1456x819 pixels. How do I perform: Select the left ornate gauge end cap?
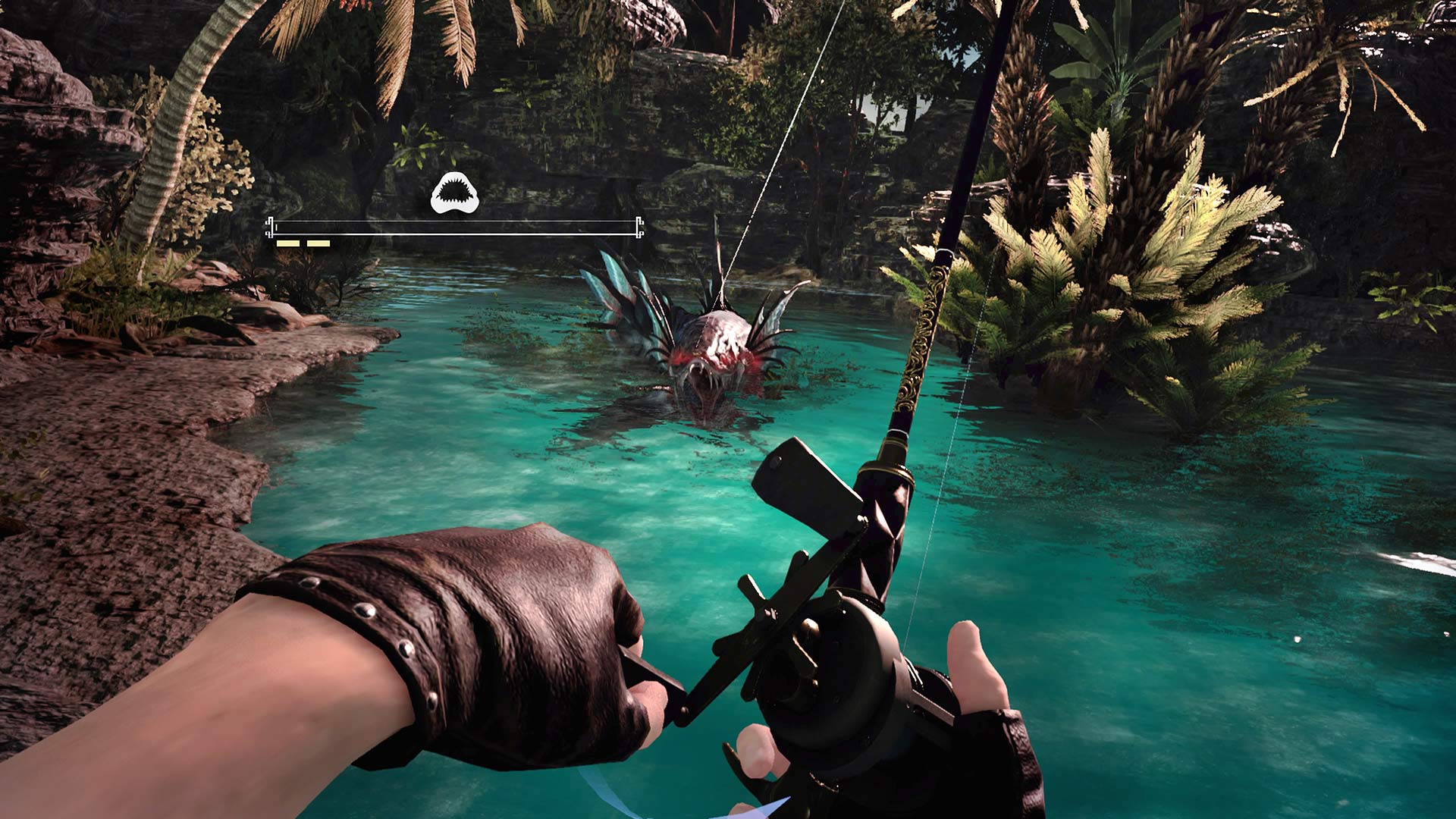pos(271,227)
